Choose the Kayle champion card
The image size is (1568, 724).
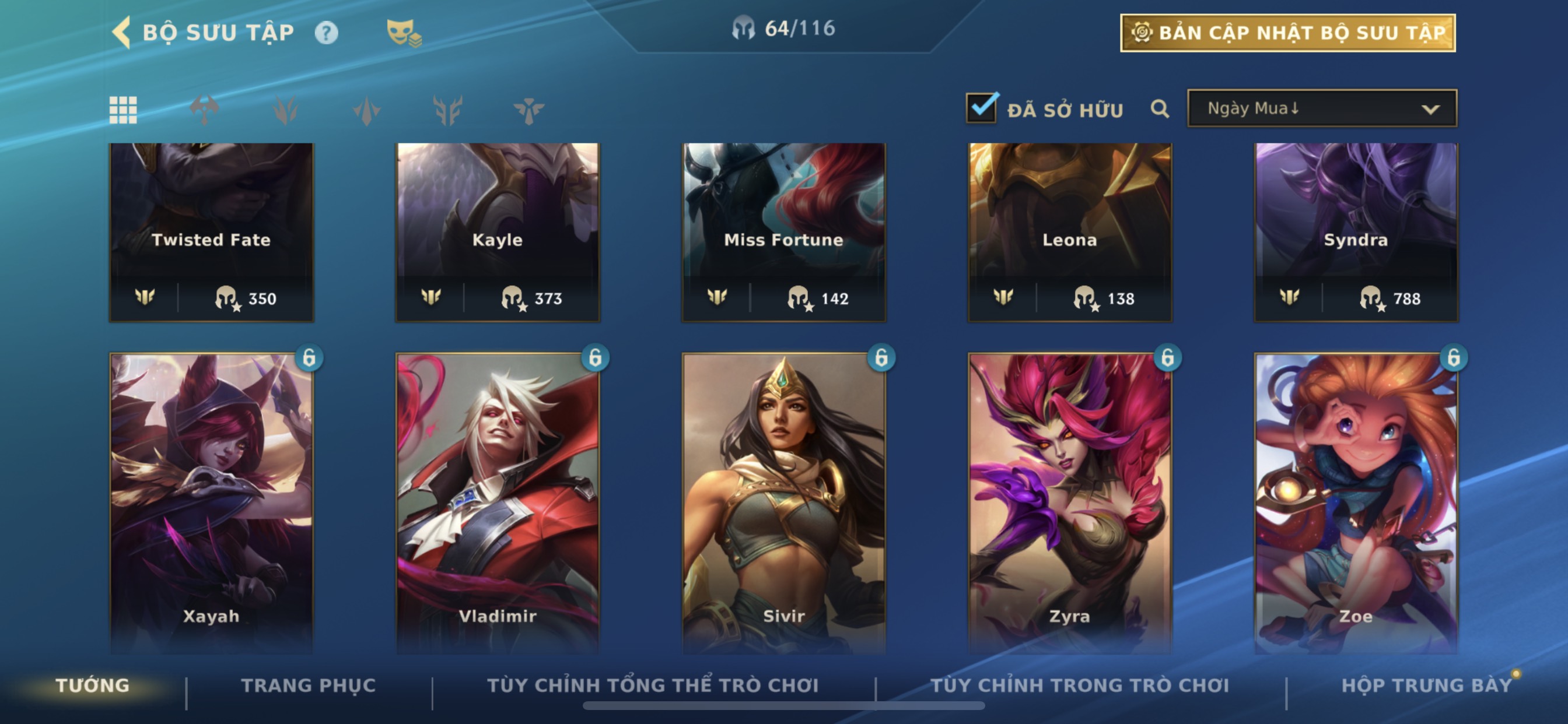[498, 231]
